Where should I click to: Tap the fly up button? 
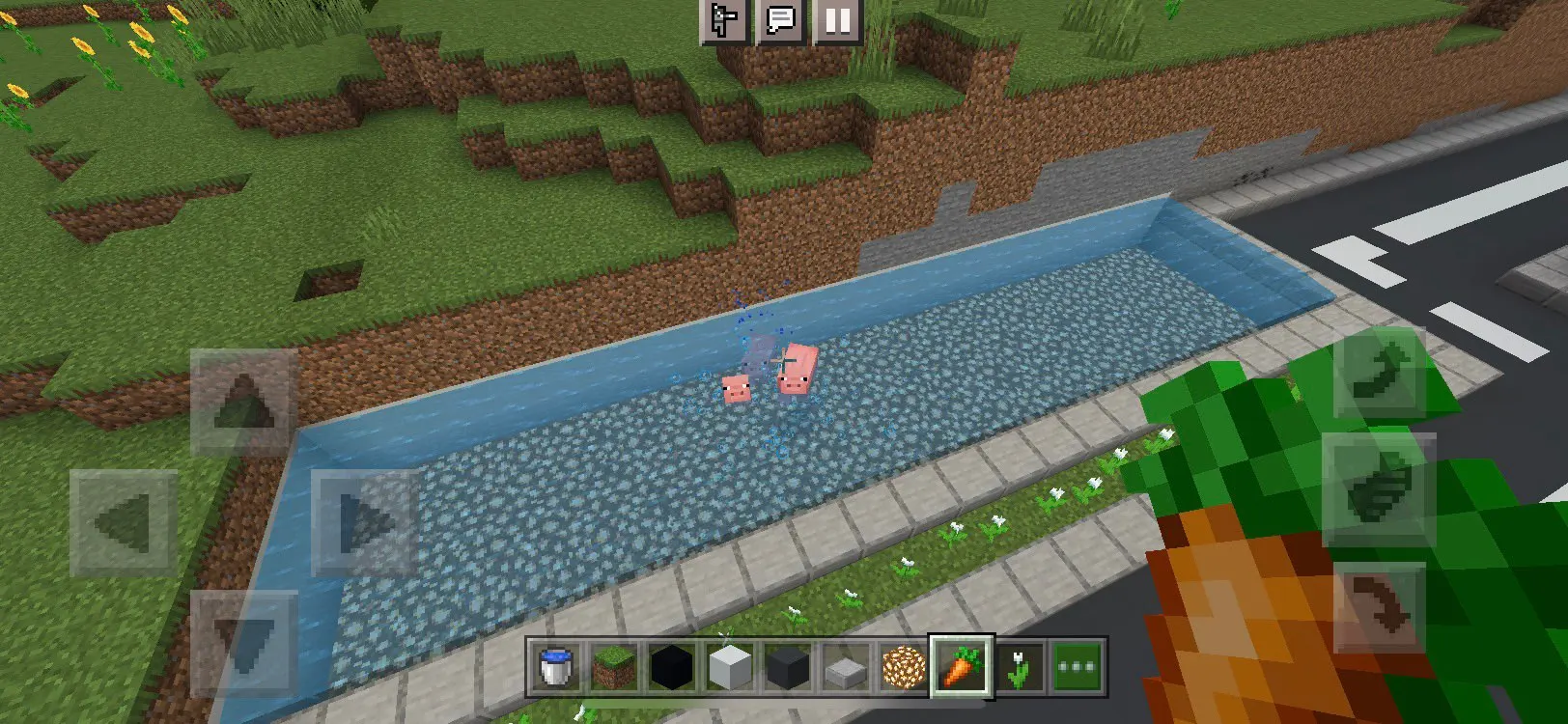tap(1379, 372)
